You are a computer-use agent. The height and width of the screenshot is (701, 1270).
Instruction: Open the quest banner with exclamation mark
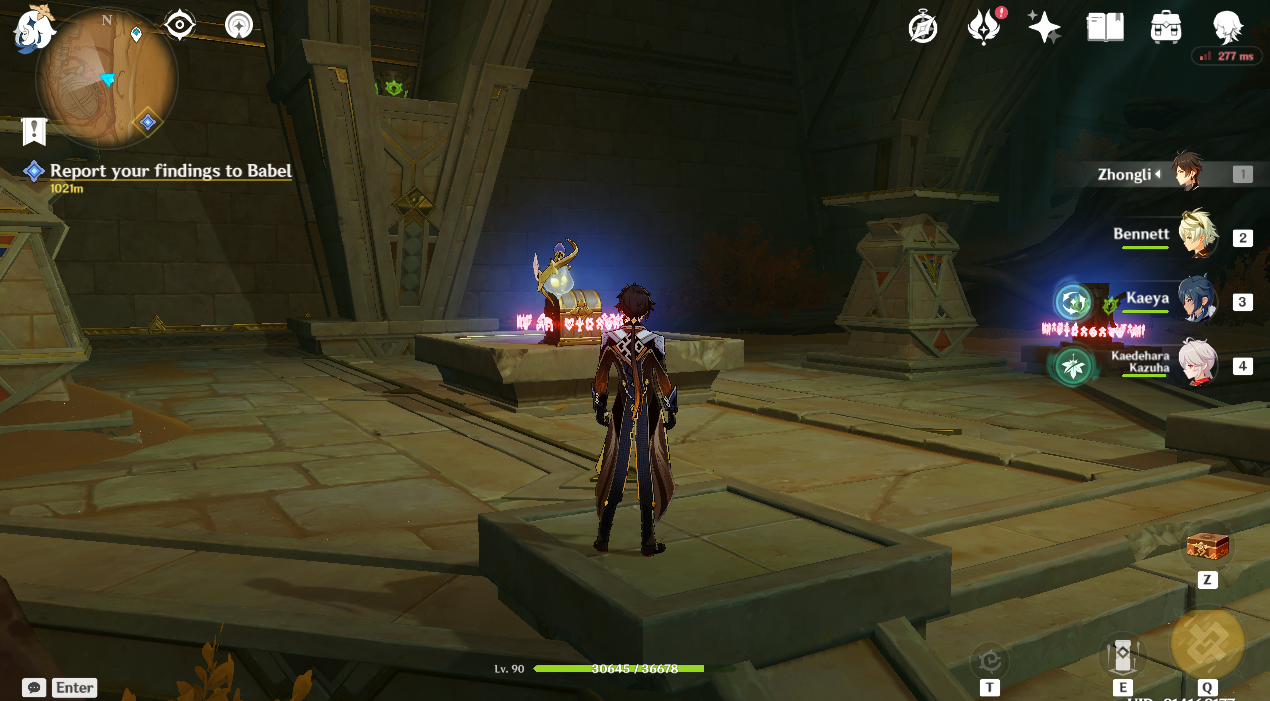tap(35, 131)
